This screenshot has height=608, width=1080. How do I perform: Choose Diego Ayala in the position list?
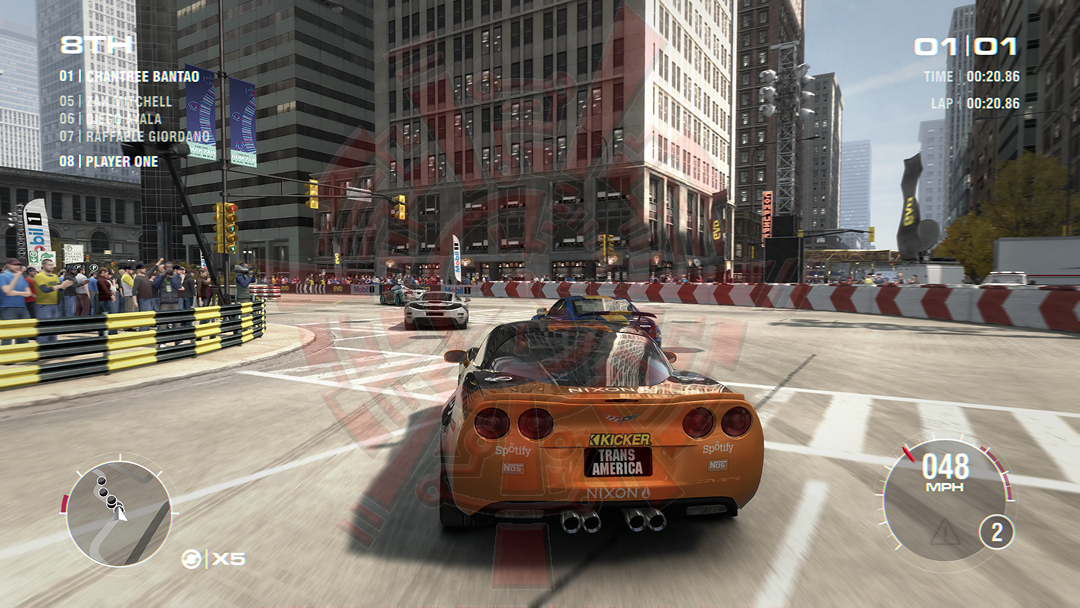coord(110,119)
